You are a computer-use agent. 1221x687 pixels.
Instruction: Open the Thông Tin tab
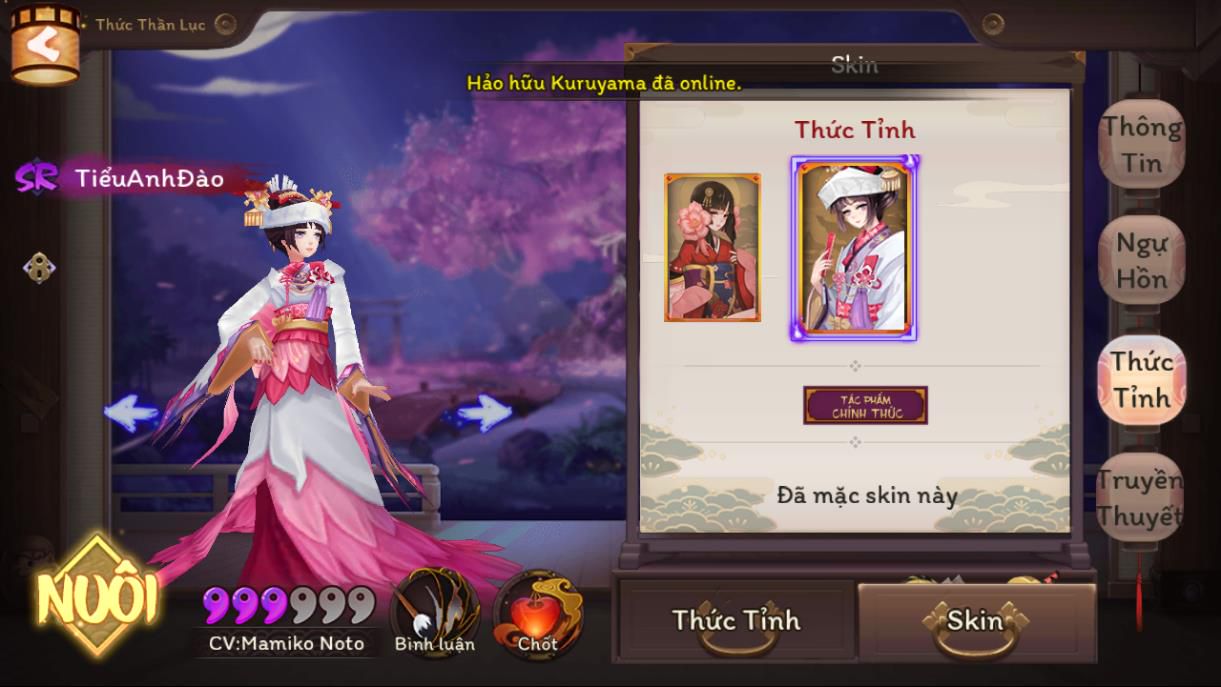(1141, 145)
